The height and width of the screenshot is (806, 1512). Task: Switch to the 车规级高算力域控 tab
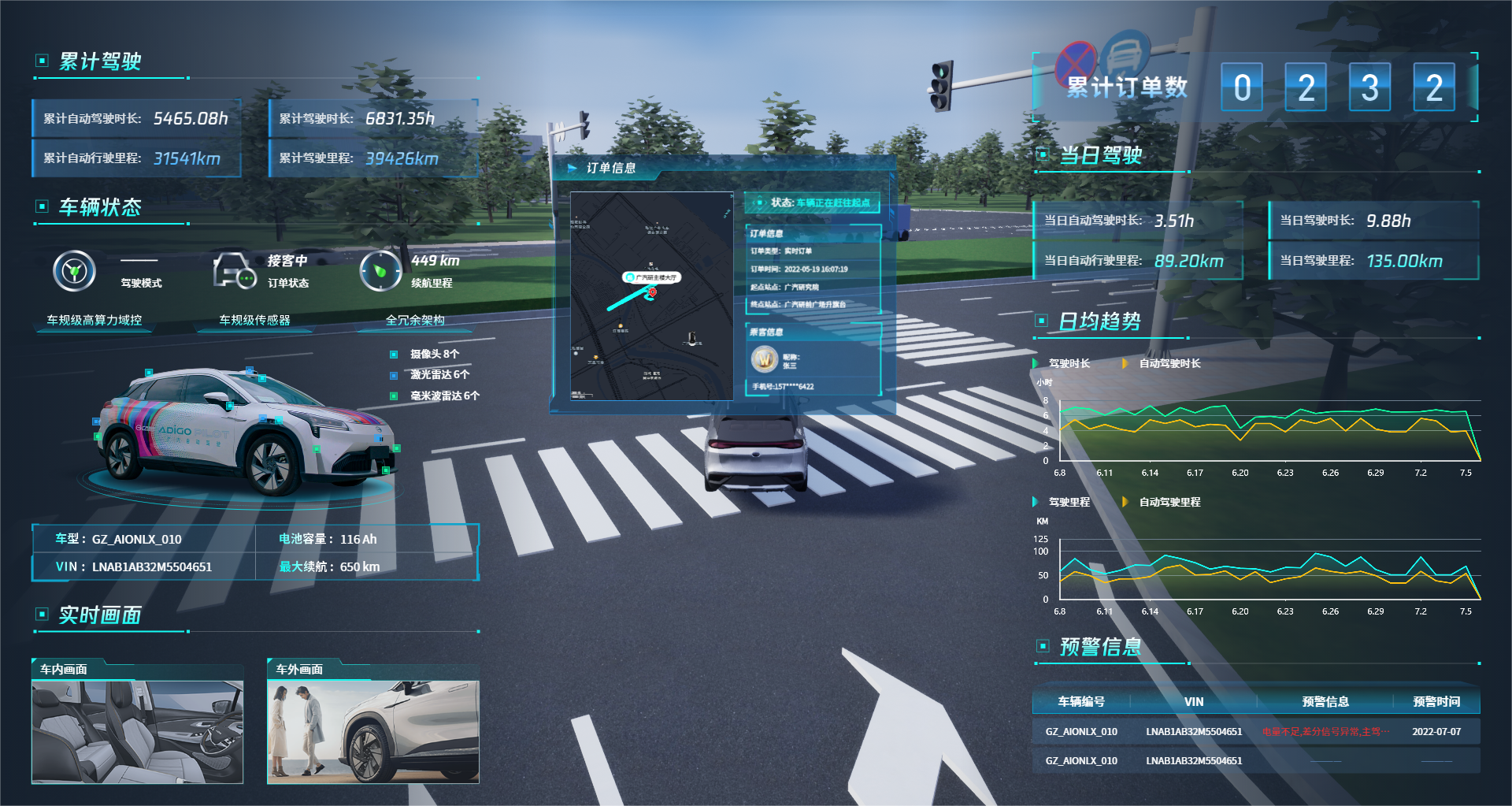pos(94,320)
